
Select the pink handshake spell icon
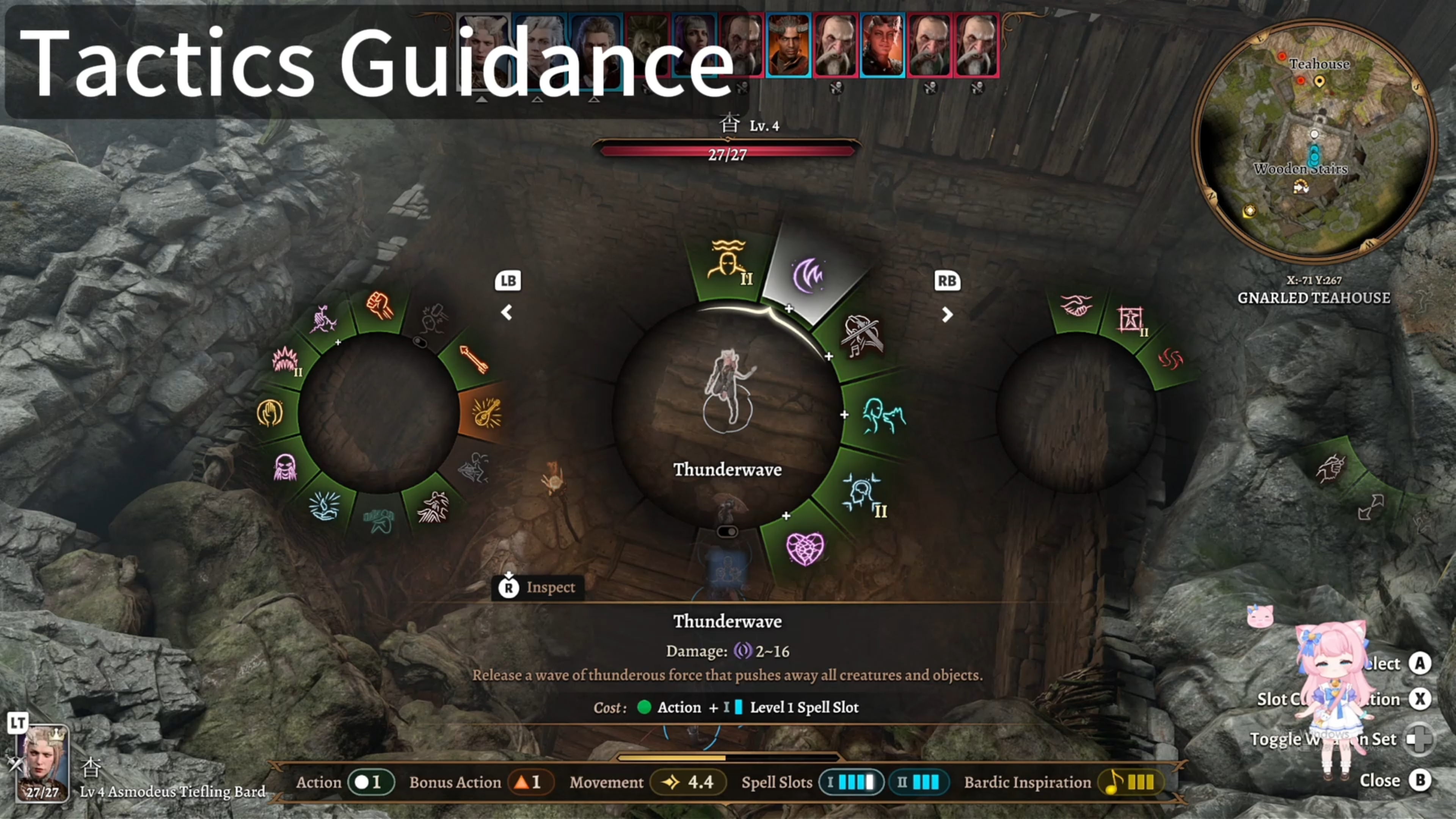1076,306
